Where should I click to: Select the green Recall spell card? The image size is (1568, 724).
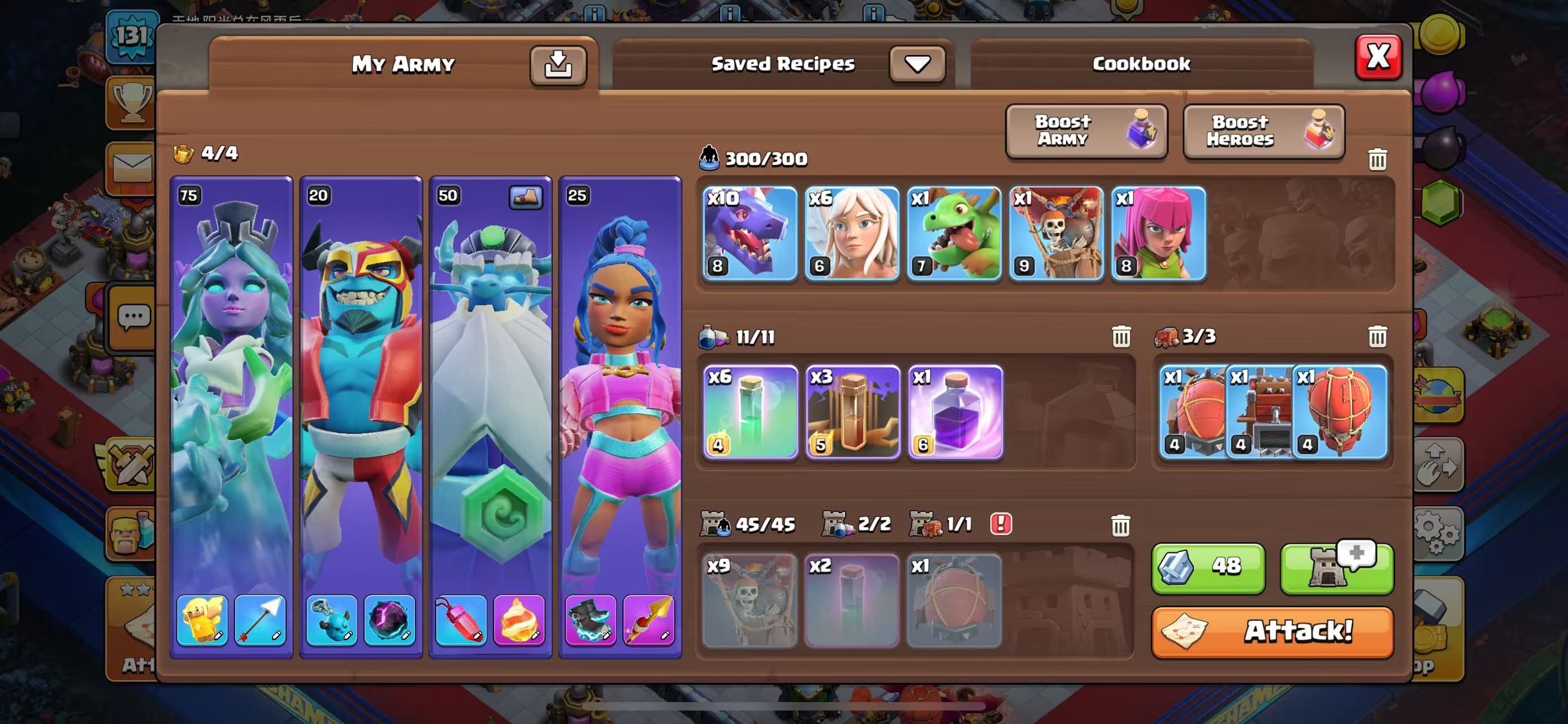(x=750, y=412)
